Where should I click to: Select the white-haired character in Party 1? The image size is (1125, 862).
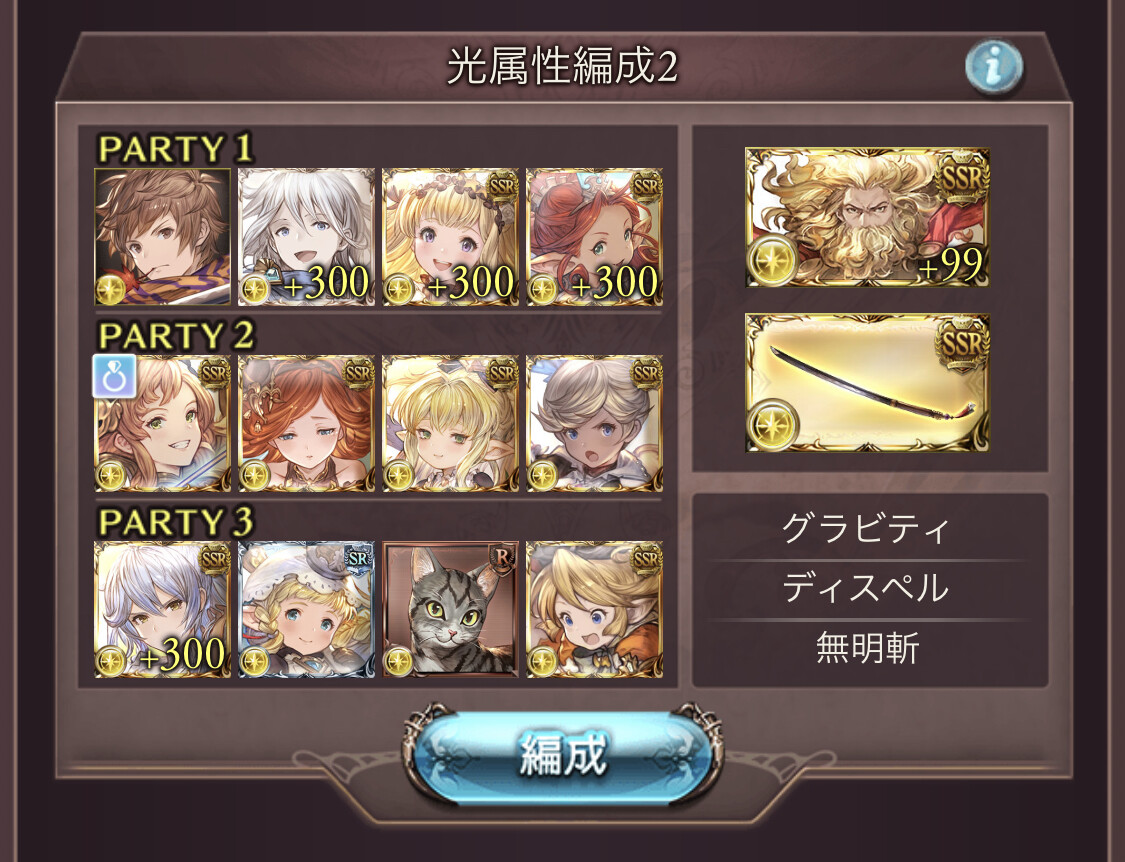(x=307, y=237)
